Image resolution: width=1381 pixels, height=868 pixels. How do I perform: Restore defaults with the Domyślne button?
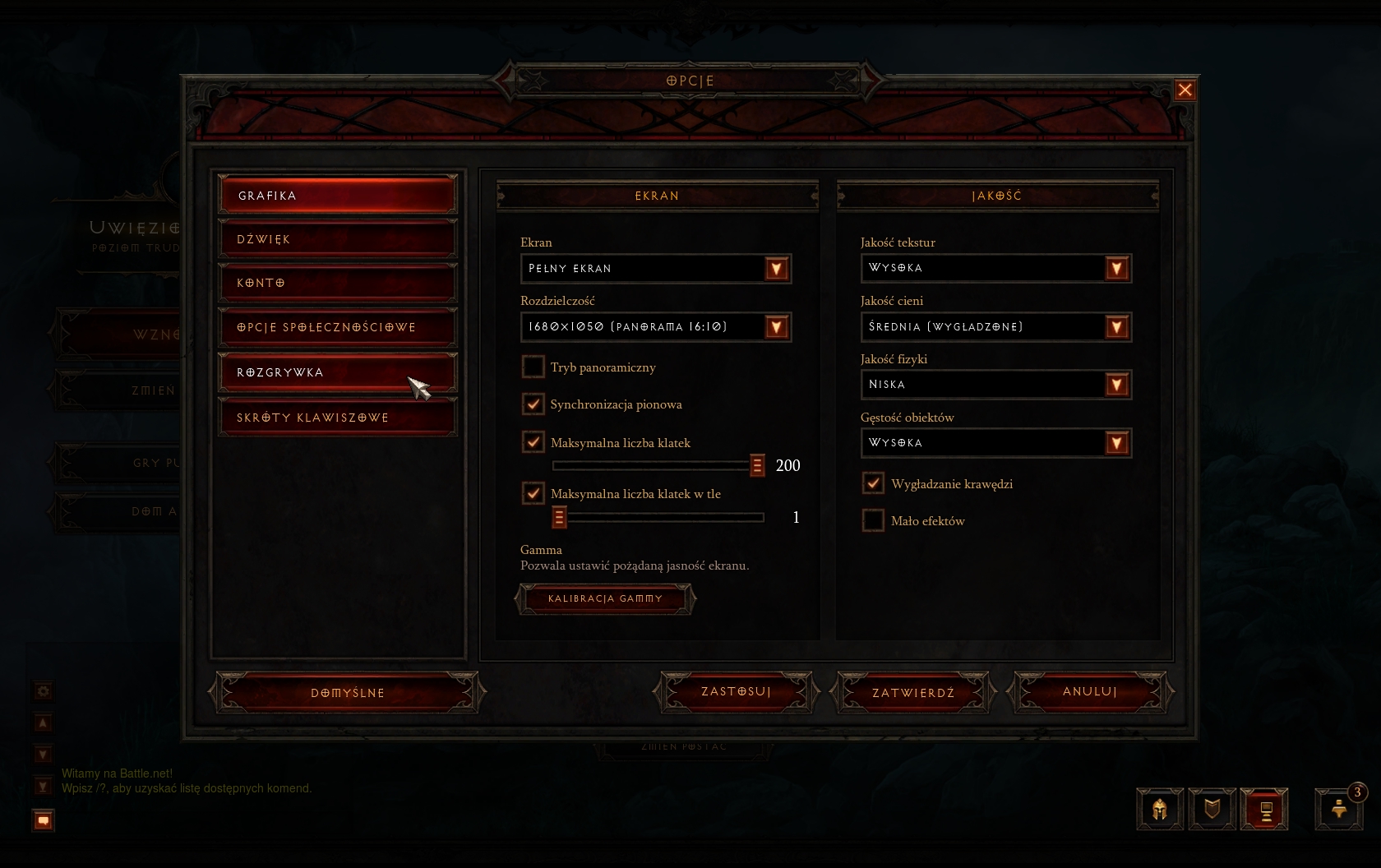click(x=348, y=693)
